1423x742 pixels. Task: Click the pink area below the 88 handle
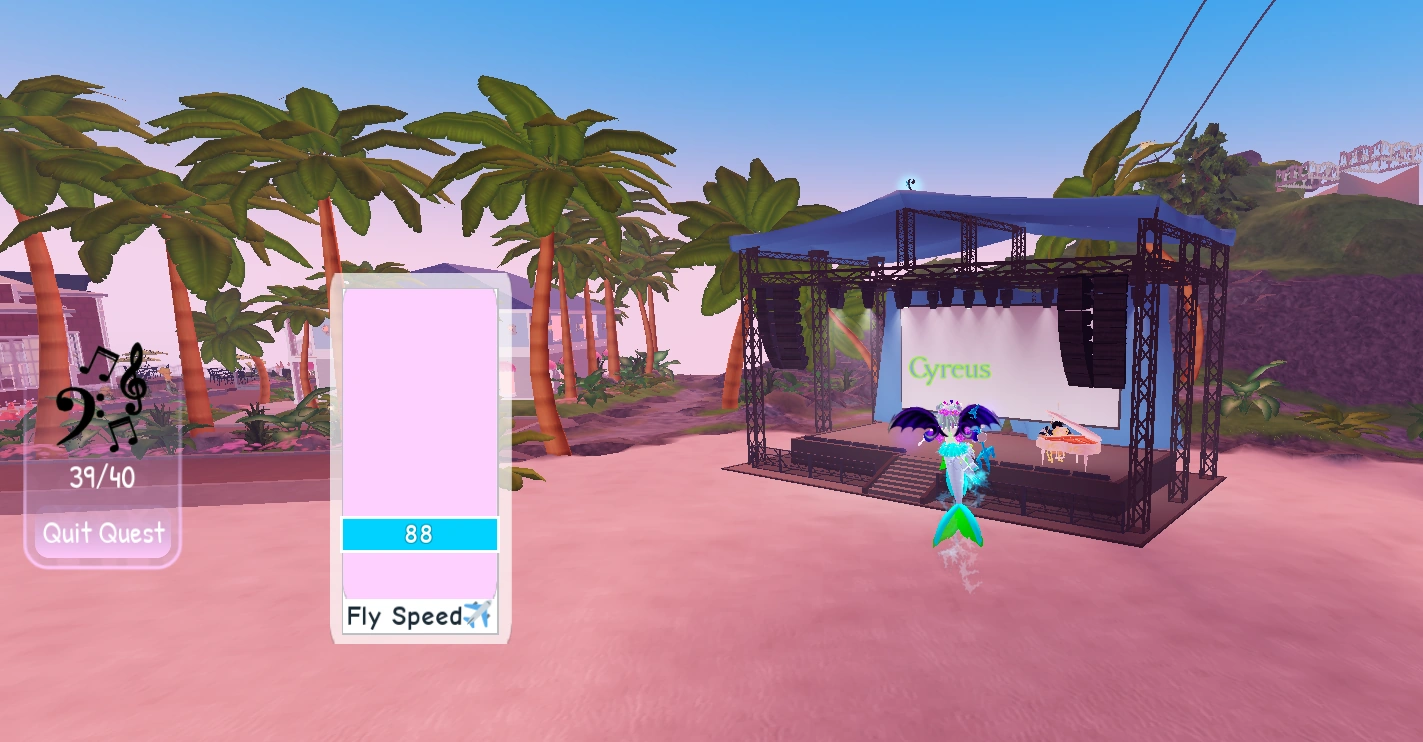[419, 575]
